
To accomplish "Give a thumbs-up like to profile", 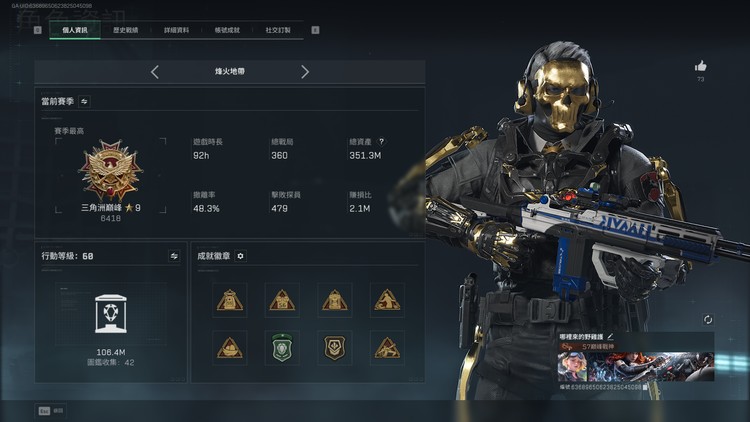I will pyautogui.click(x=701, y=66).
